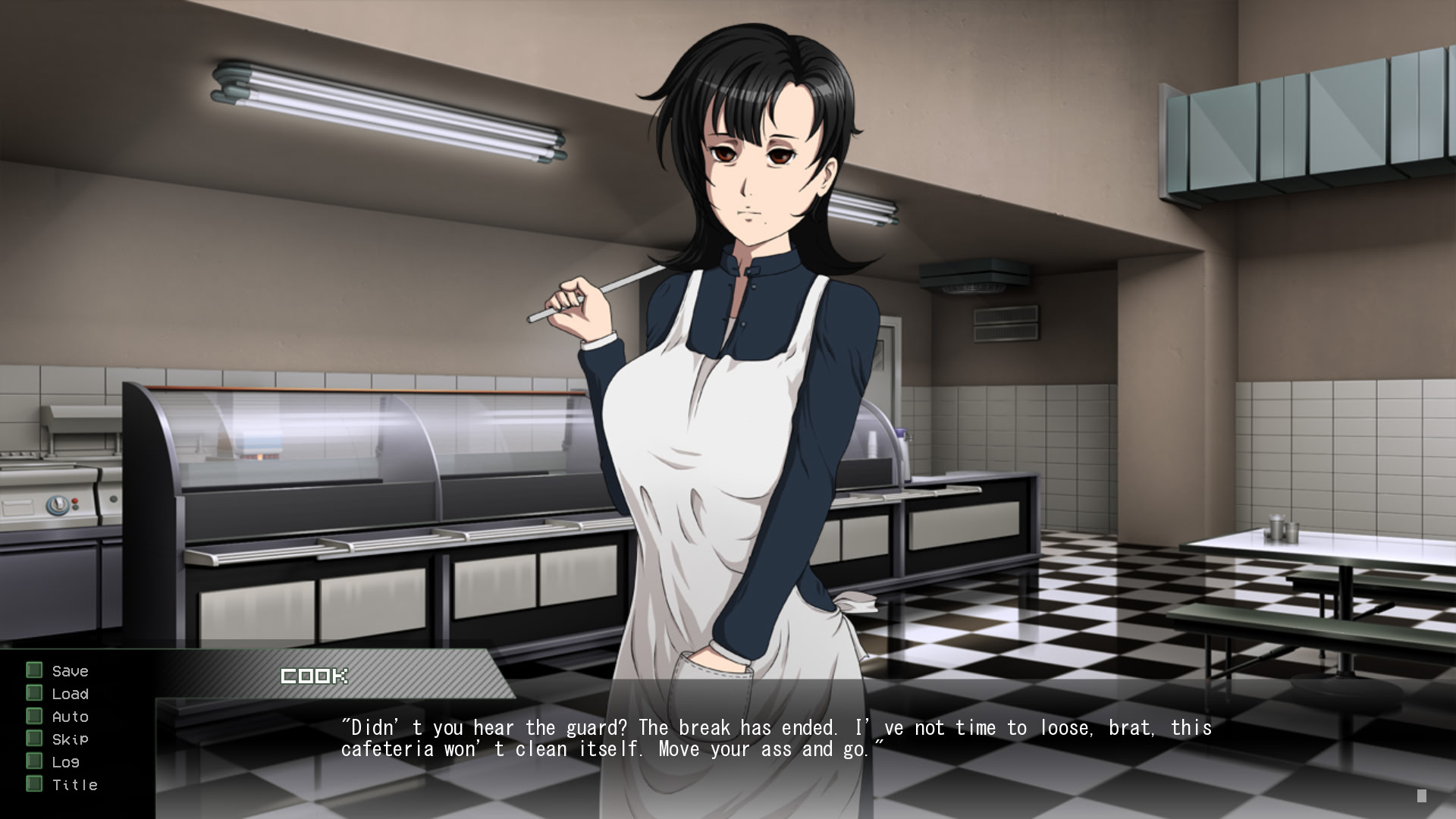The image size is (1456, 819).
Task: Toggle fast-forward with the Skip option
Action: 69,739
